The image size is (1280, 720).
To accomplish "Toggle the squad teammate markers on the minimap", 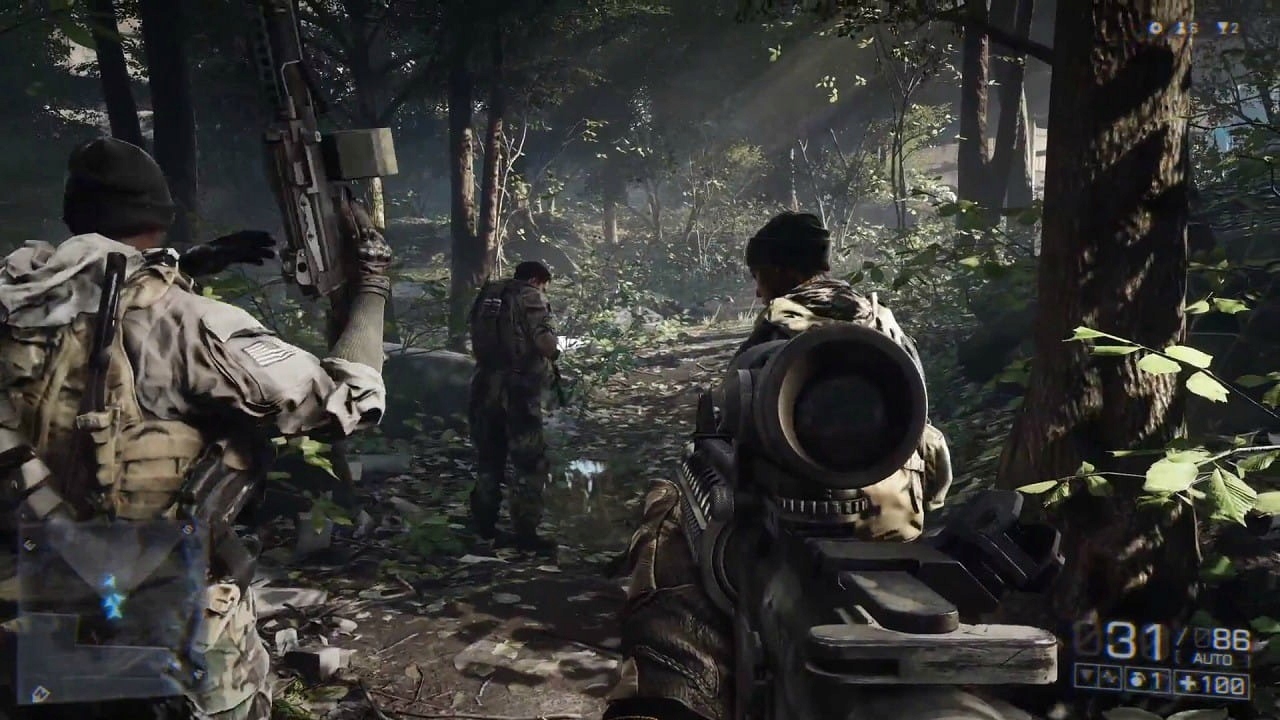I will pyautogui.click(x=114, y=607).
